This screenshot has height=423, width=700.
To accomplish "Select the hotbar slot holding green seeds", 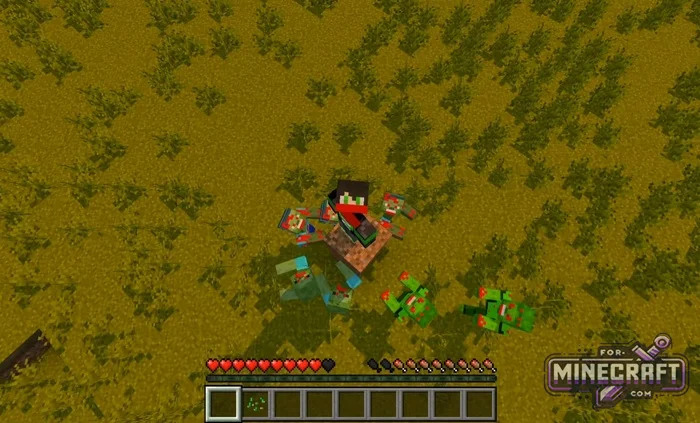I will coord(256,404).
